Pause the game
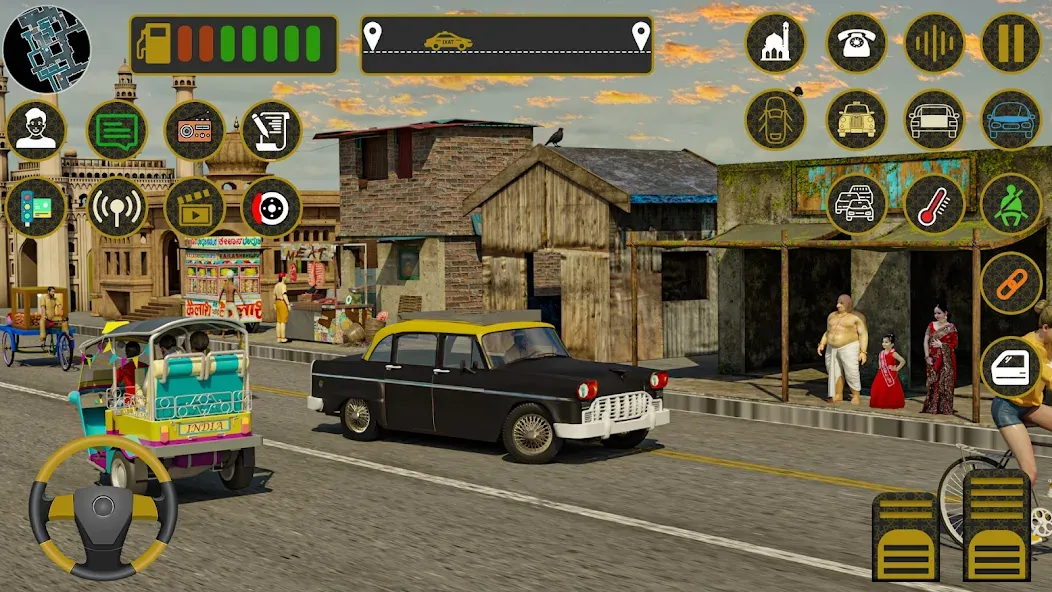This screenshot has height=592, width=1052. (x=1011, y=43)
